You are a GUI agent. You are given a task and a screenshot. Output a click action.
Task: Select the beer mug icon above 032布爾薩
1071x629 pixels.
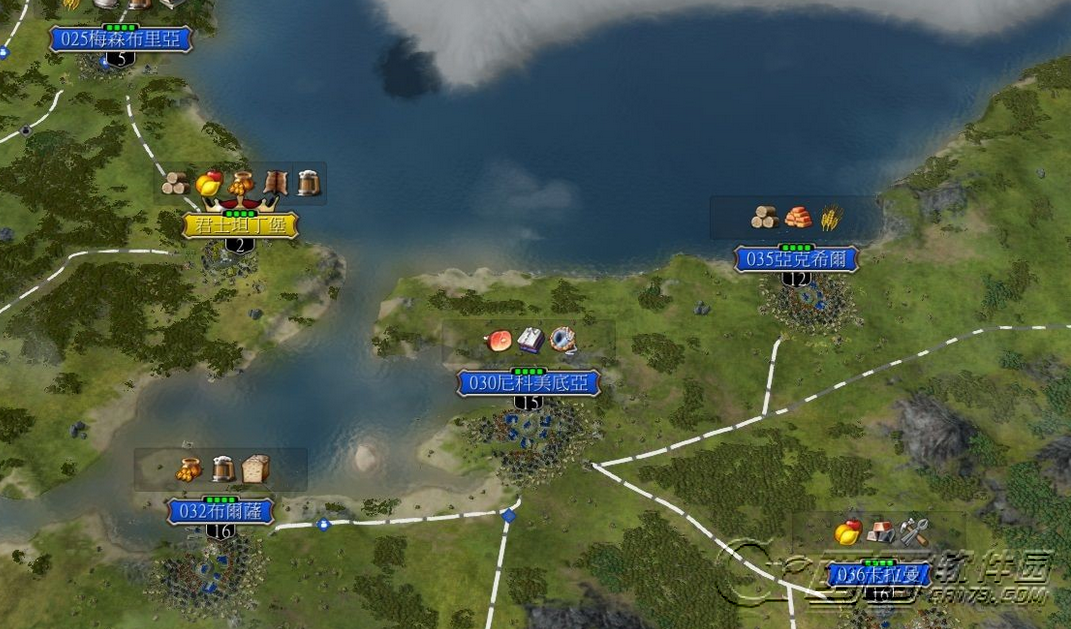click(x=223, y=468)
